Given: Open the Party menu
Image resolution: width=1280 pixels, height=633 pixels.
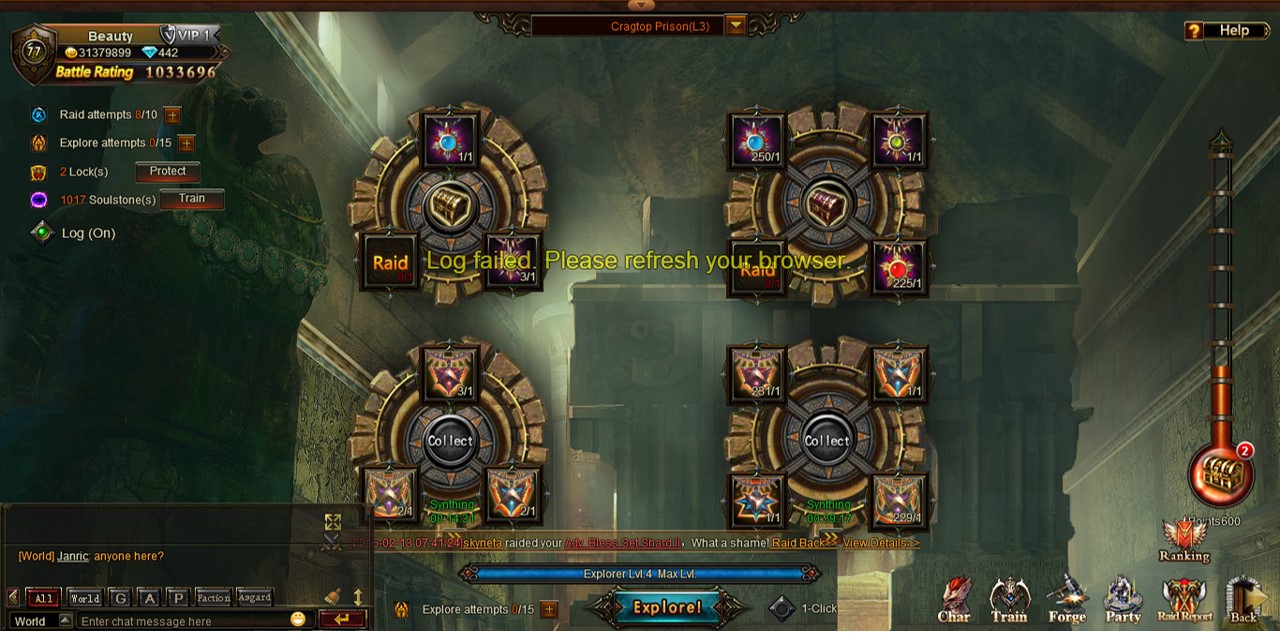Looking at the screenshot, I should (1123, 601).
